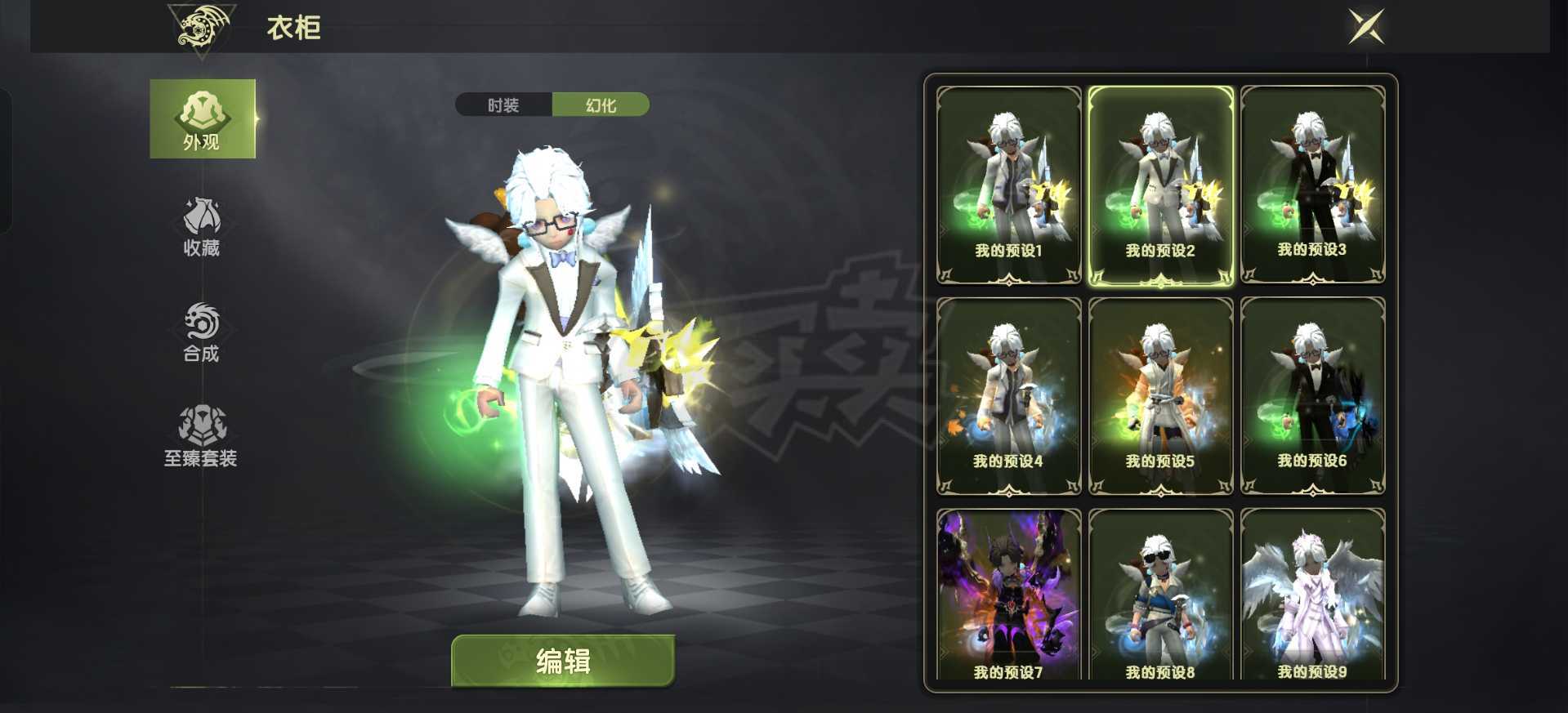Switch to the 幻化 transmog tab
Image resolution: width=1568 pixels, height=713 pixels.
[x=602, y=105]
